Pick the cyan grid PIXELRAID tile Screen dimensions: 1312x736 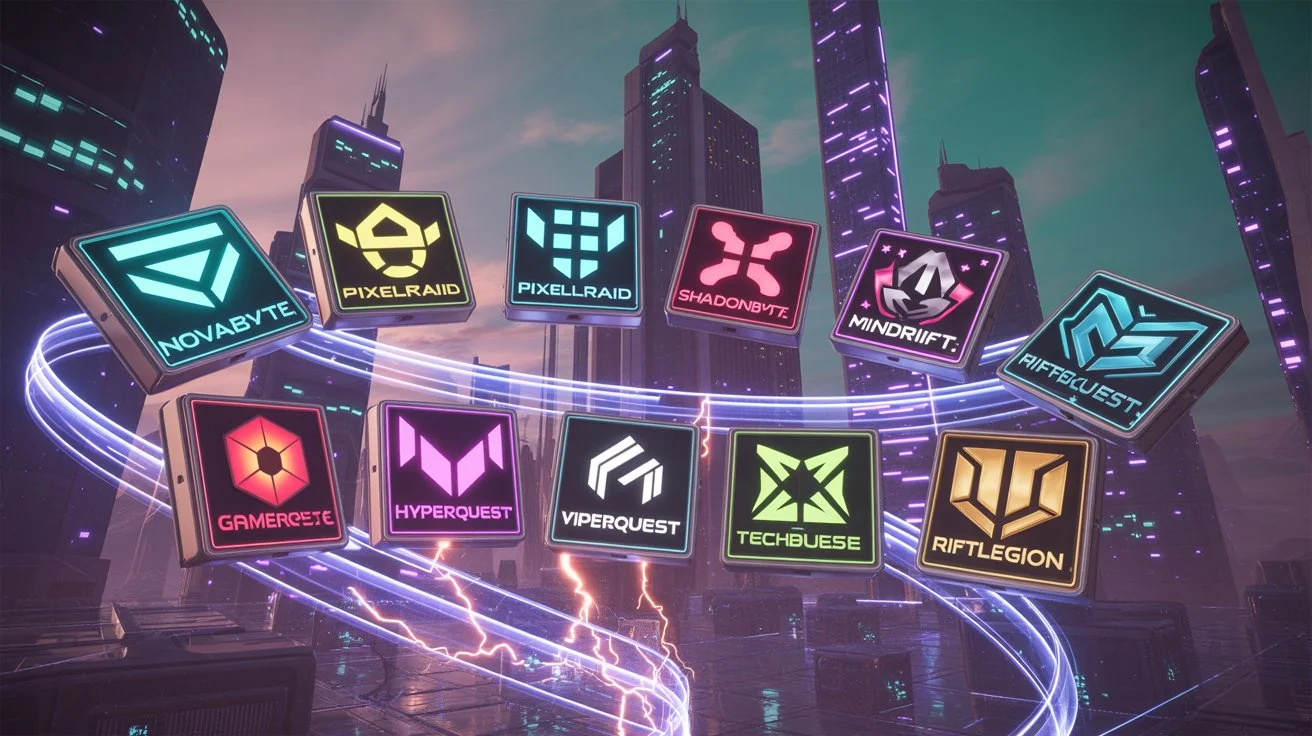pyautogui.click(x=573, y=258)
